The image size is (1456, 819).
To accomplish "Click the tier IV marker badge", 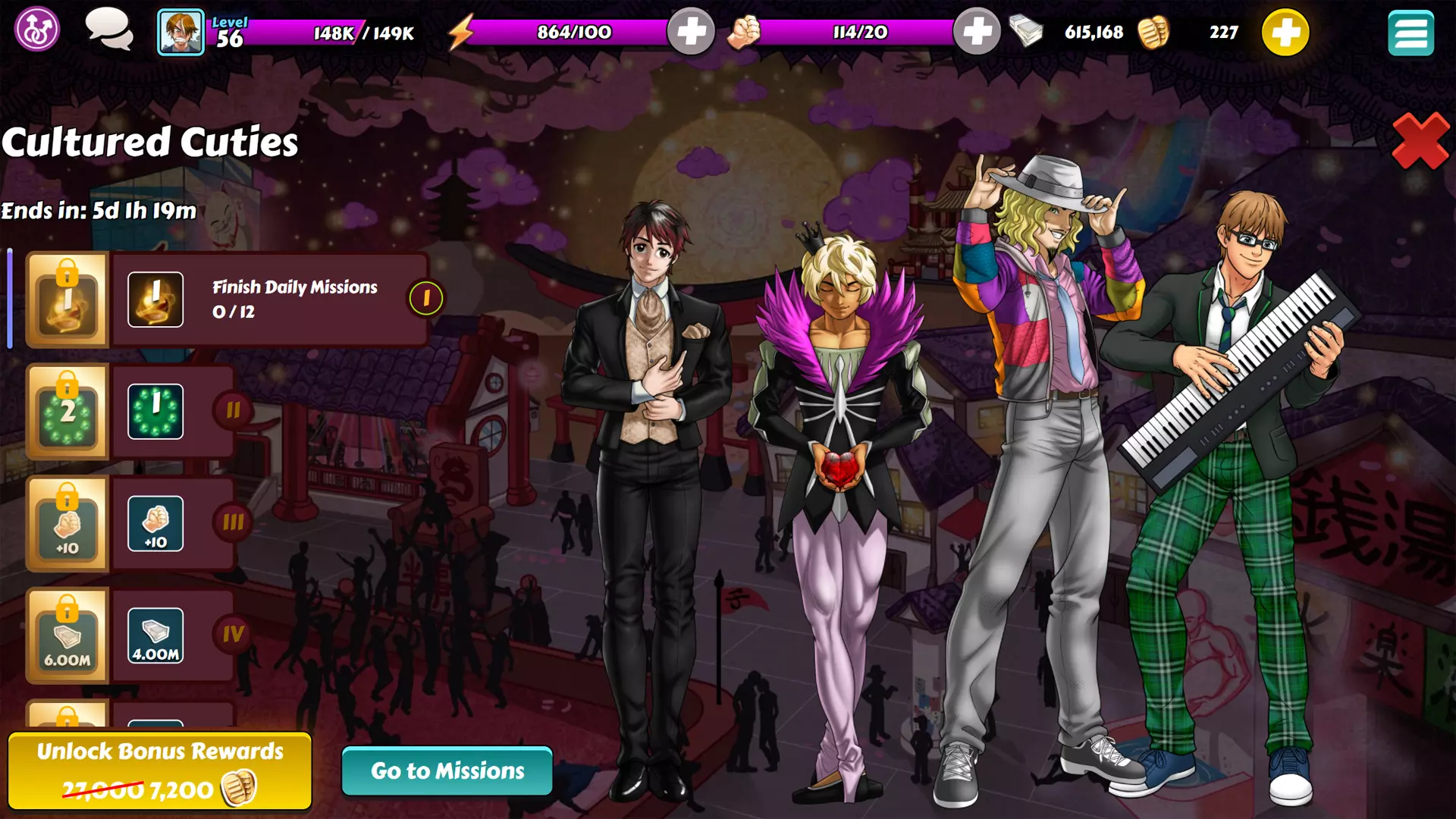I will 233,634.
